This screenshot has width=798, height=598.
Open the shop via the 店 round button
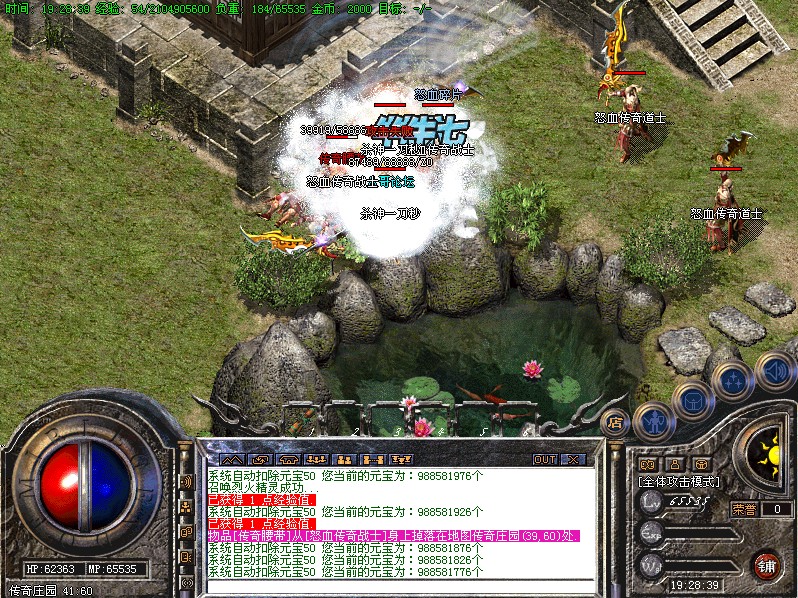click(x=616, y=421)
